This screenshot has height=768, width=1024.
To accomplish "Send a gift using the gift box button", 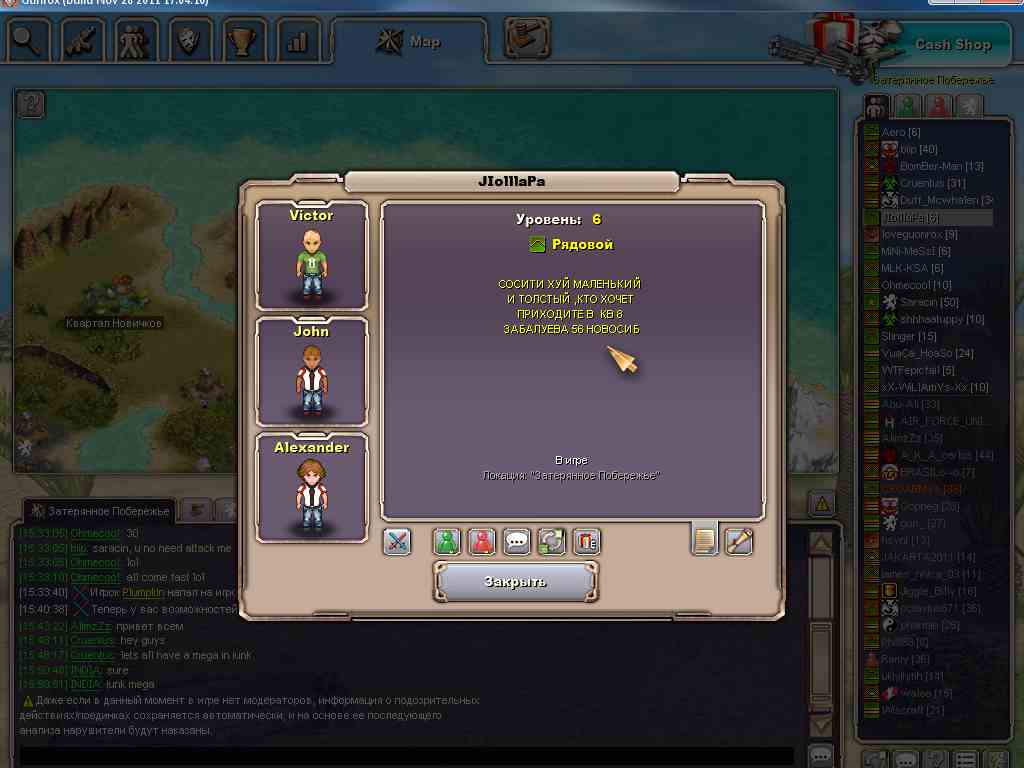I will (x=586, y=542).
